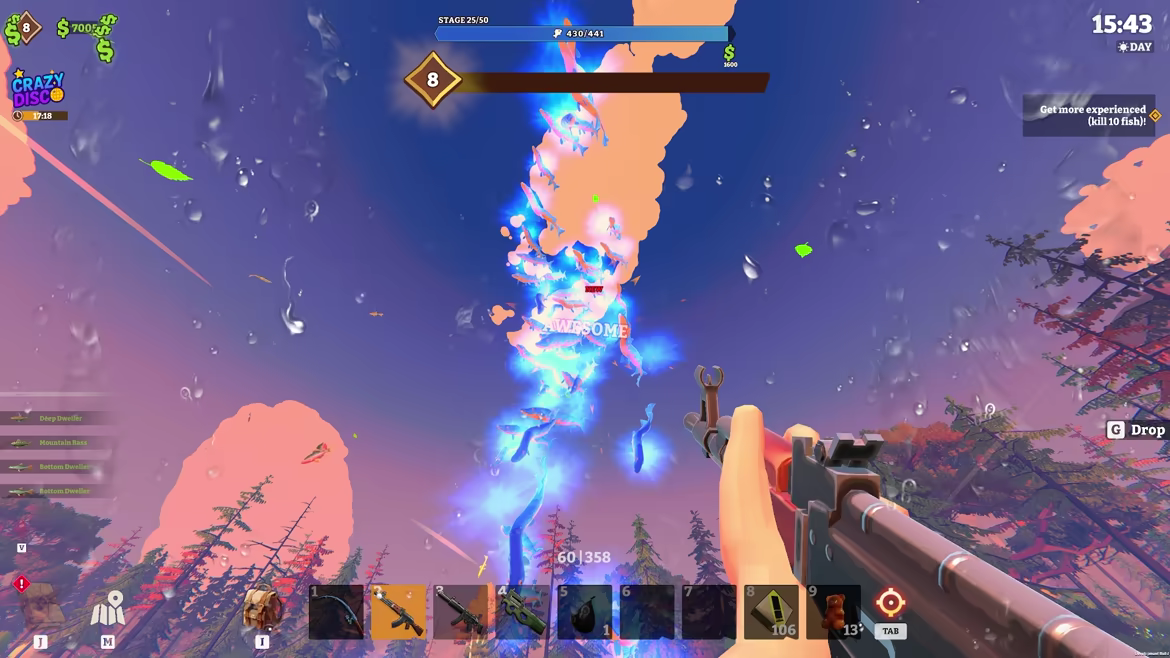Click the red crosshair target icon
The width and height of the screenshot is (1170, 658).
890,603
